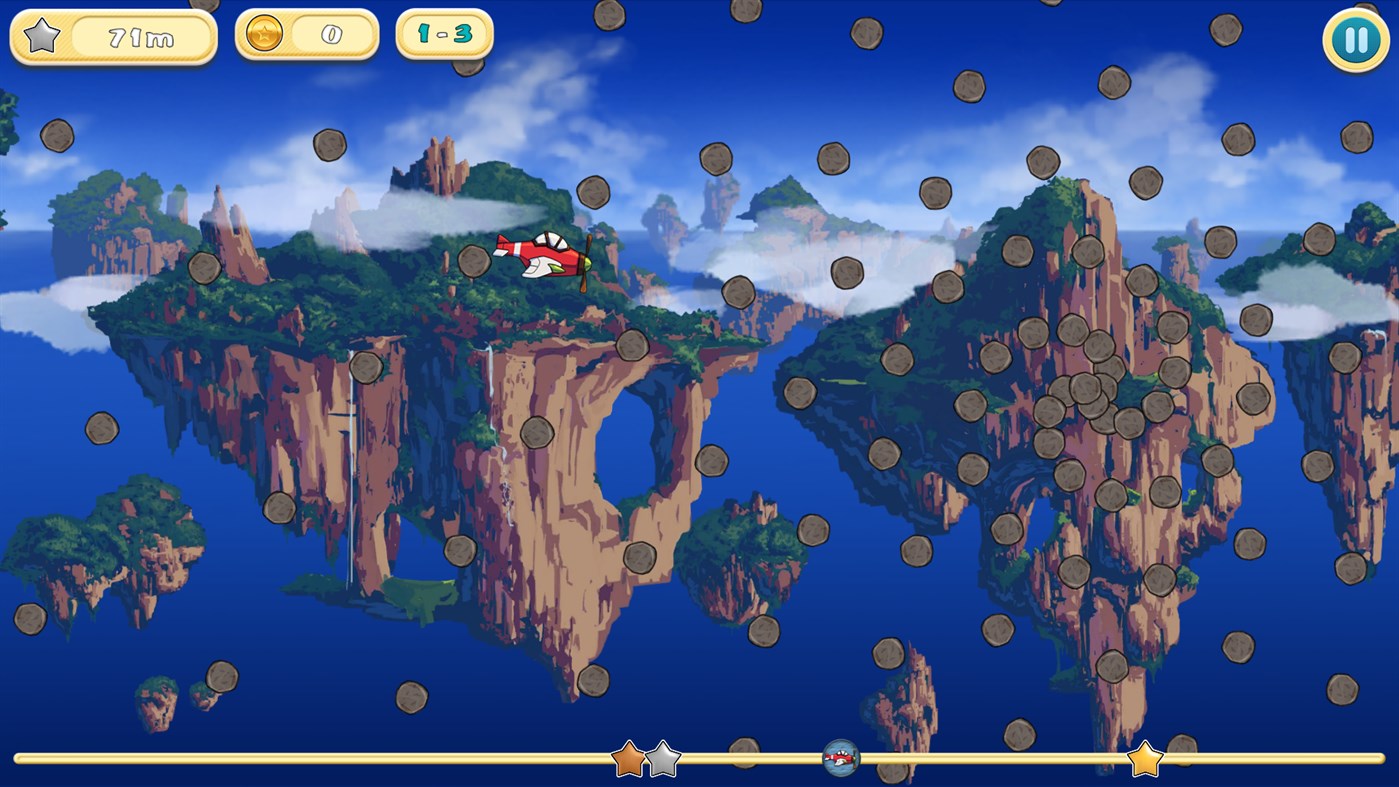Click the red airplane flying over the island

(x=540, y=255)
